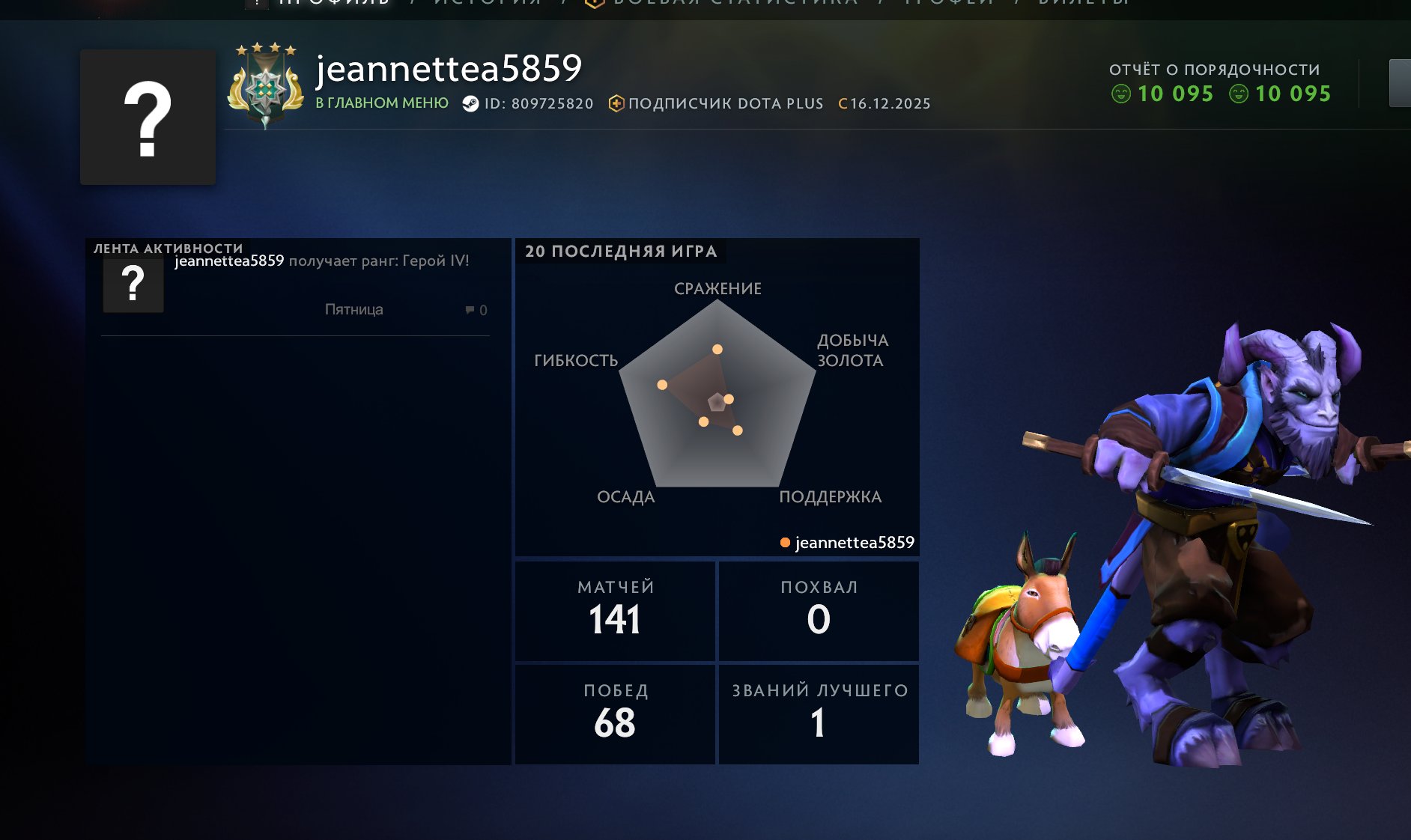
Task: Click the left smiley icon in the conduct report
Action: point(1120,94)
